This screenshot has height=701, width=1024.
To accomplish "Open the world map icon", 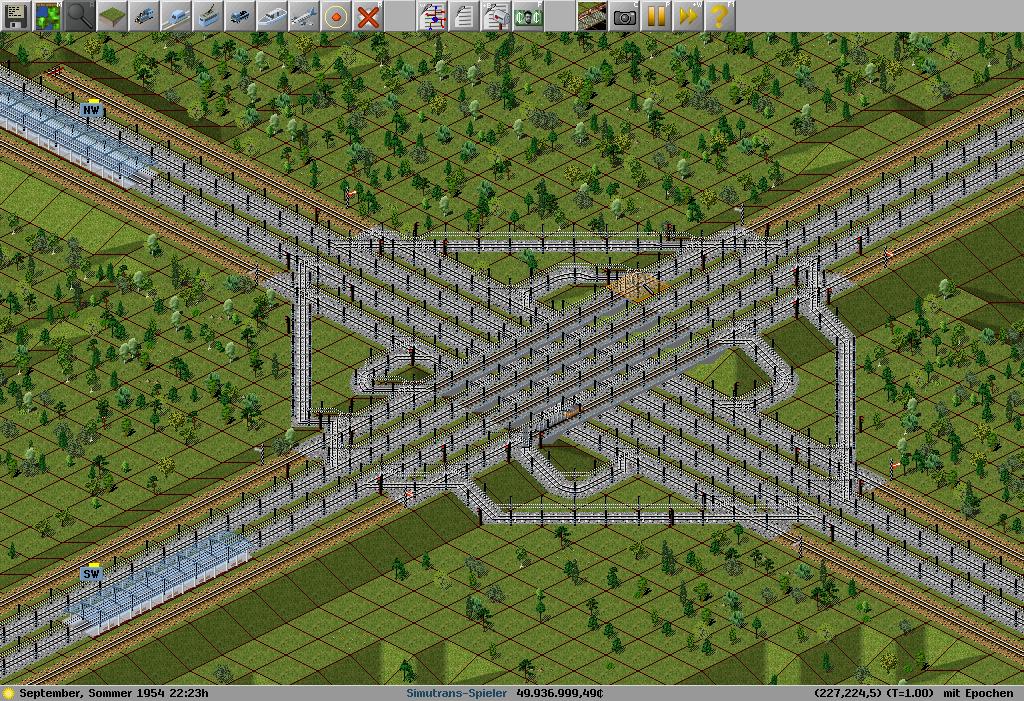I will click(47, 15).
